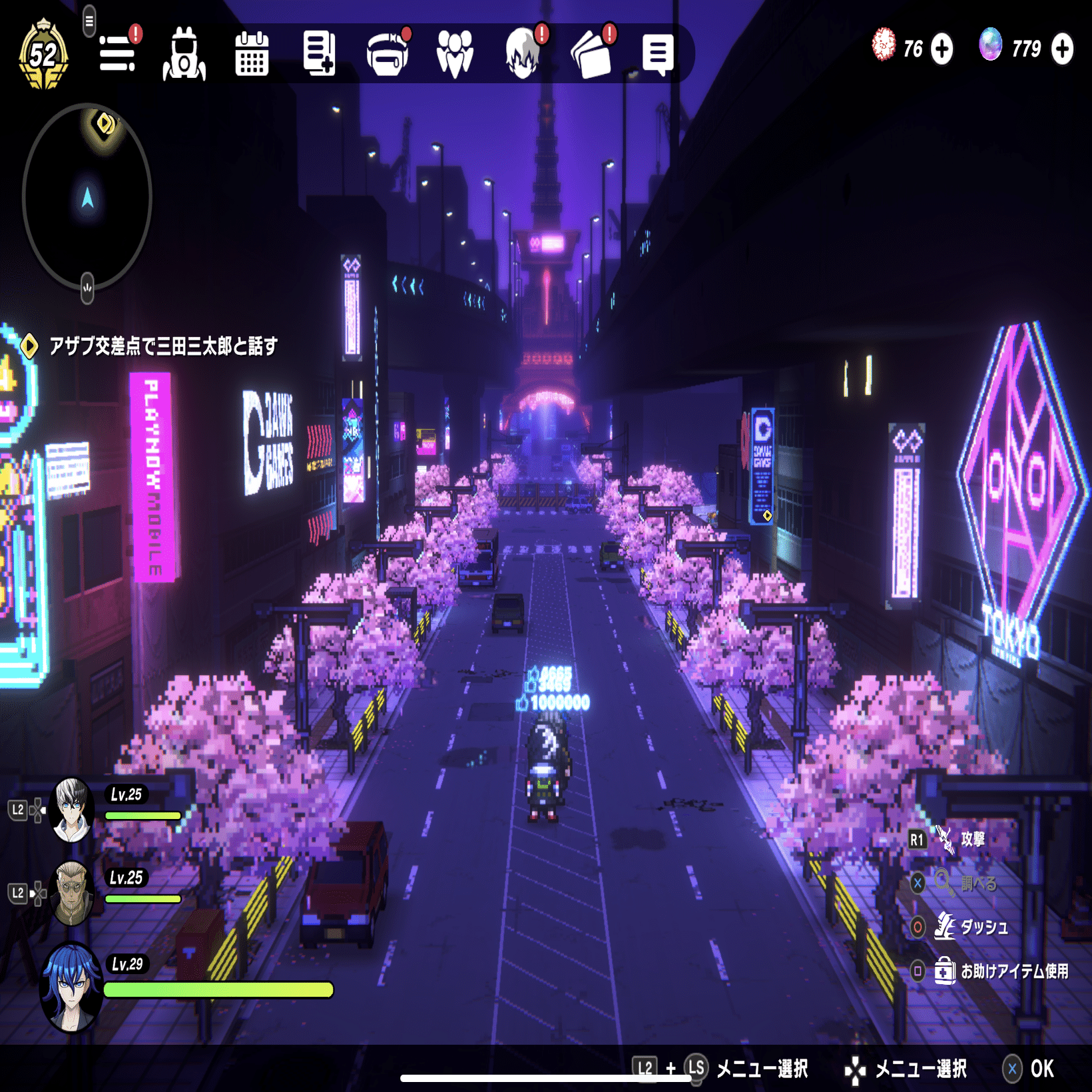
Task: Add more of the 76 red-white currency
Action: point(942,49)
